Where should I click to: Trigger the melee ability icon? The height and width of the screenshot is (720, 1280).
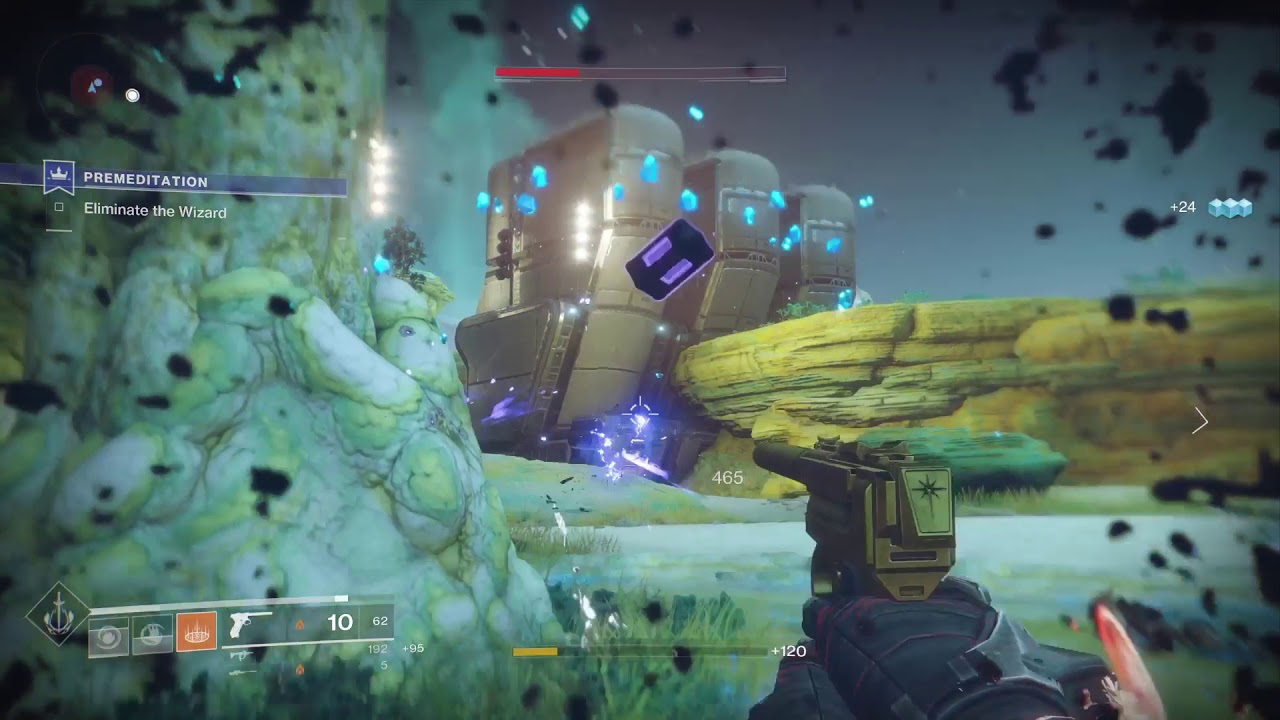pyautogui.click(x=152, y=634)
